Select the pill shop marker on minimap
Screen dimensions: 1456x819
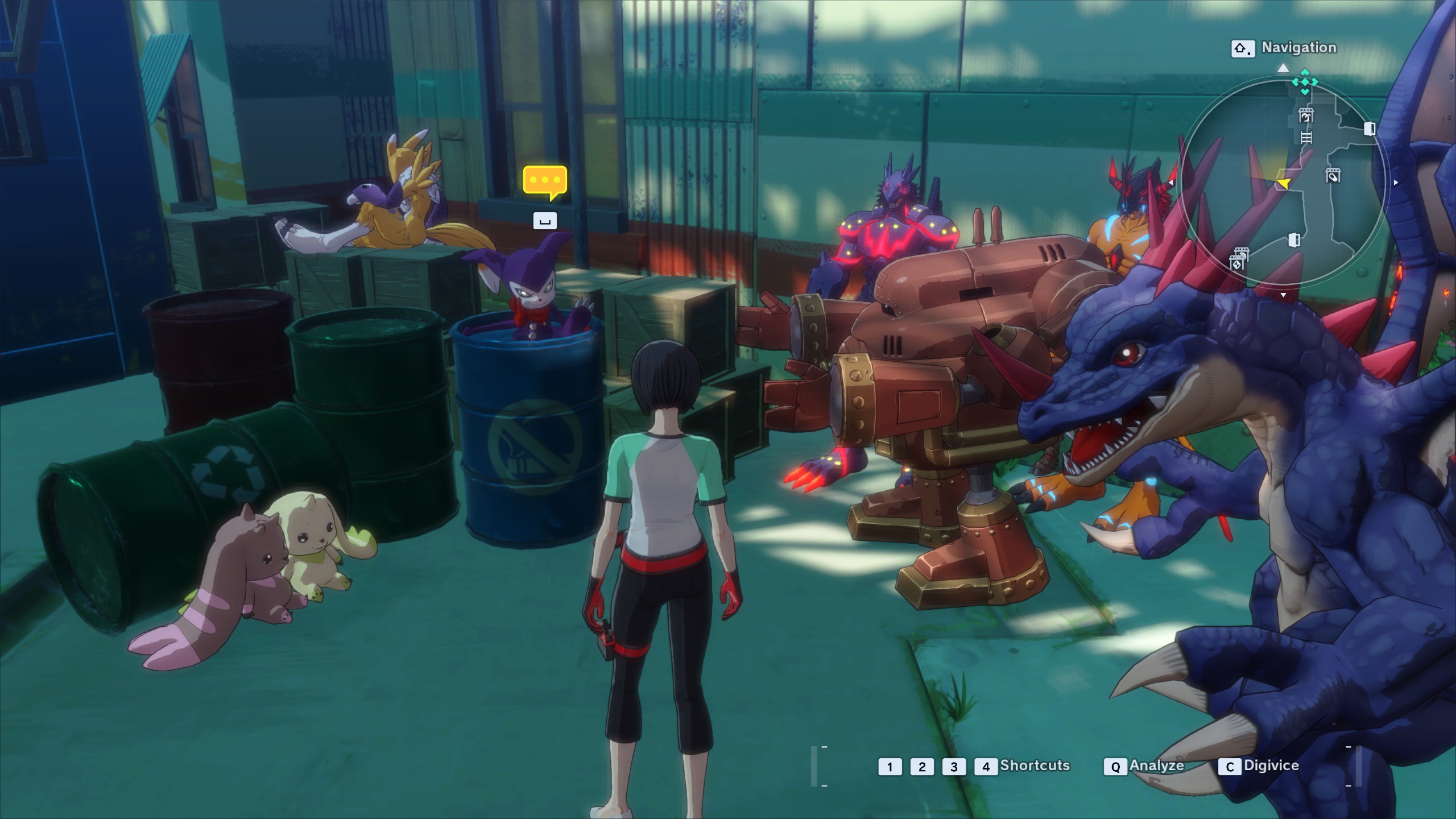point(1333,175)
